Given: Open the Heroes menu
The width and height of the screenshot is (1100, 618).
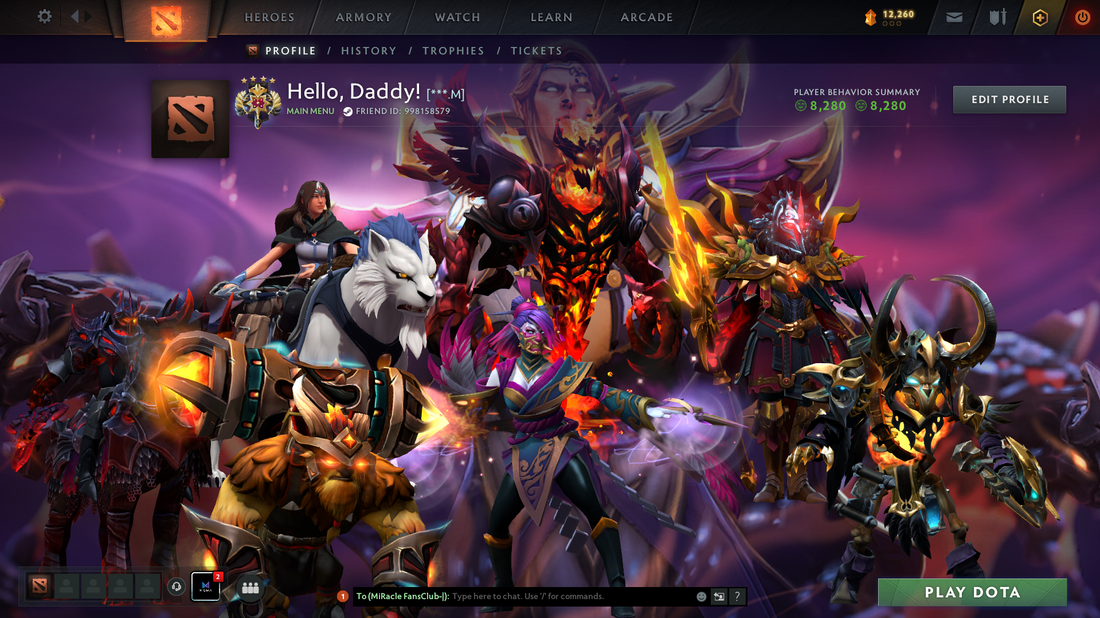Looking at the screenshot, I should pyautogui.click(x=270, y=17).
